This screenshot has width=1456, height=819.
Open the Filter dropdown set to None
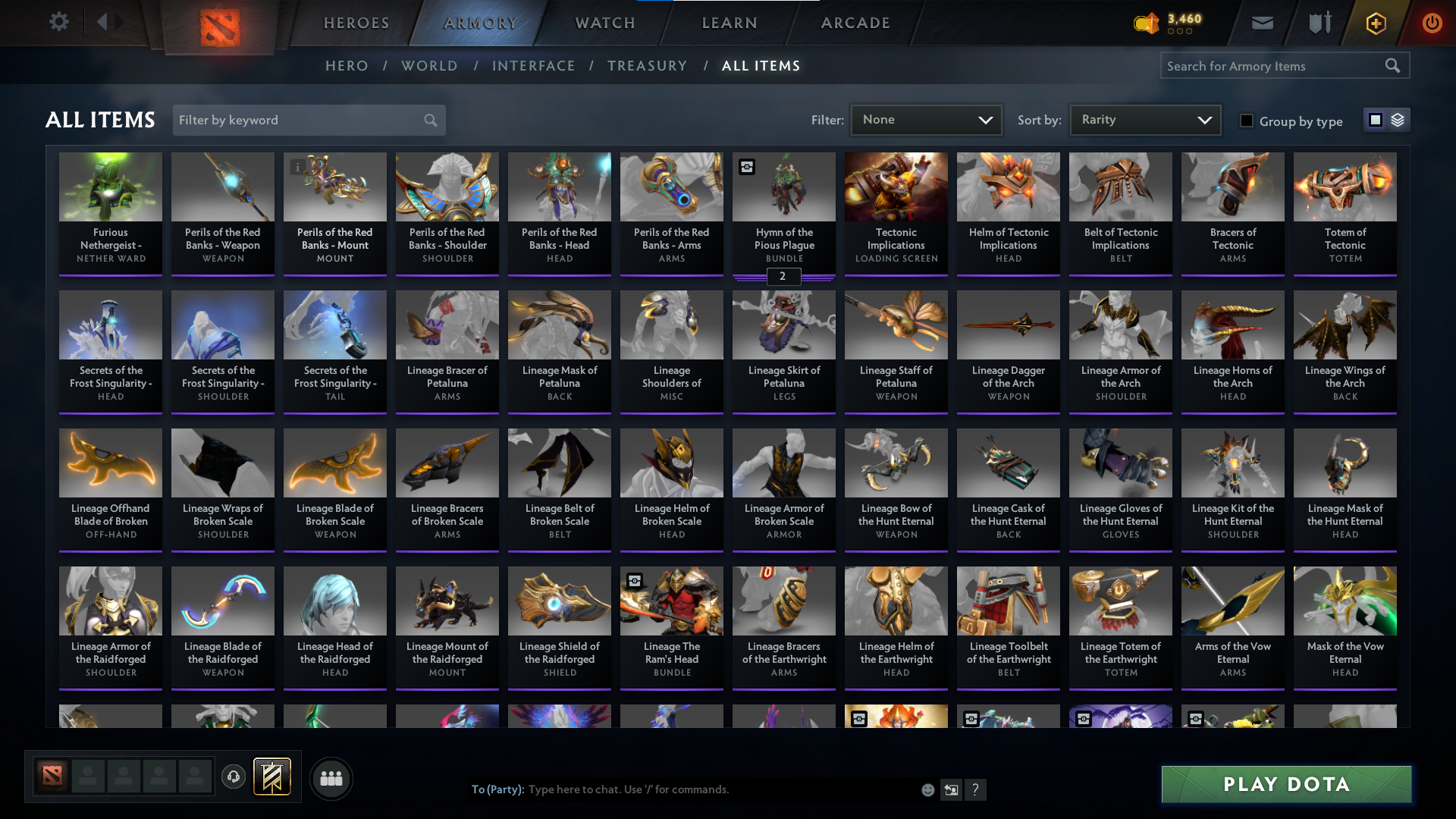(x=927, y=119)
